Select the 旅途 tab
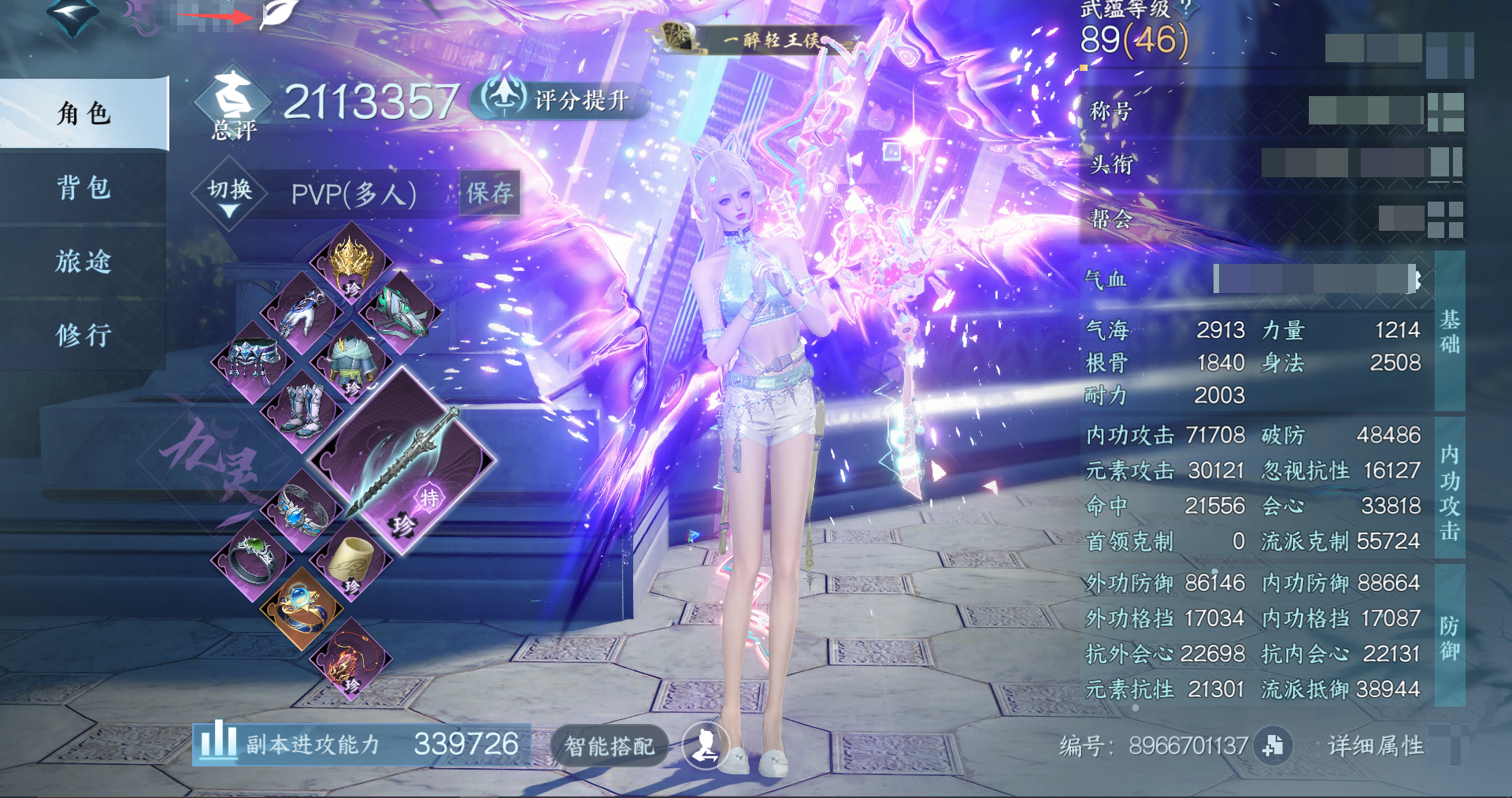This screenshot has width=1512, height=798. (83, 261)
